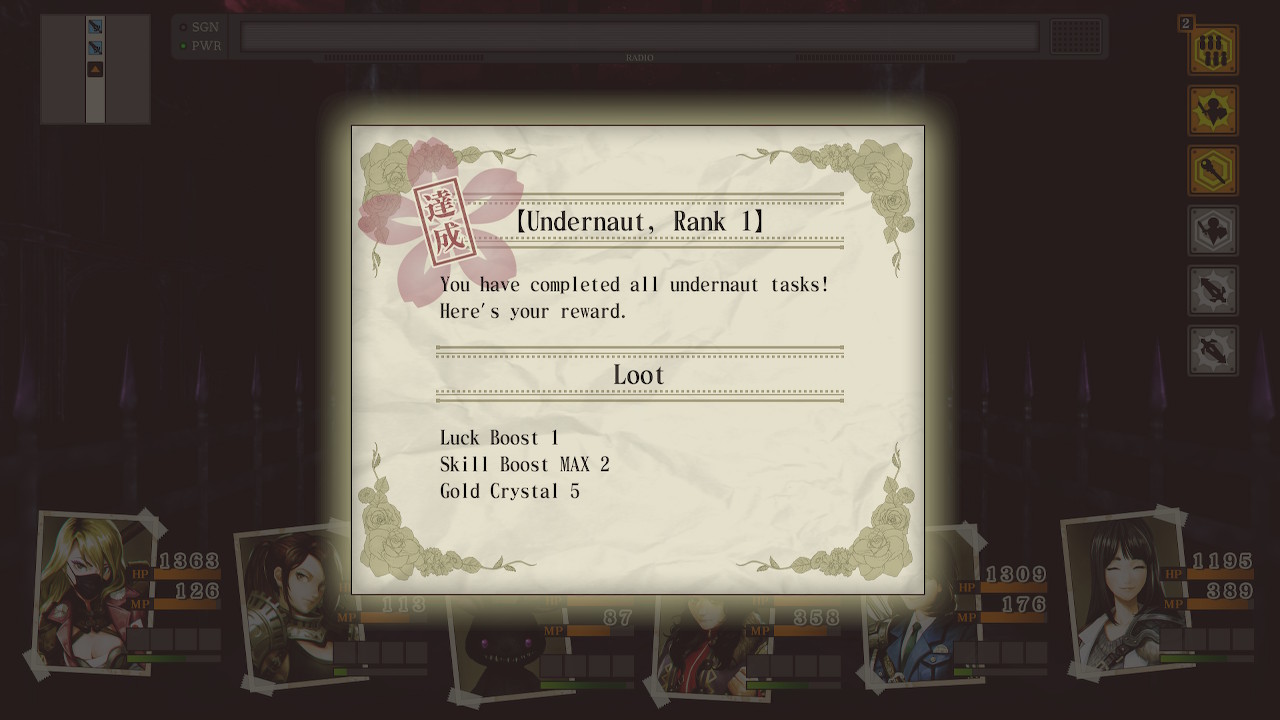Pick the upper grey sword-burst icon
Image resolution: width=1280 pixels, height=720 pixels.
click(1212, 290)
